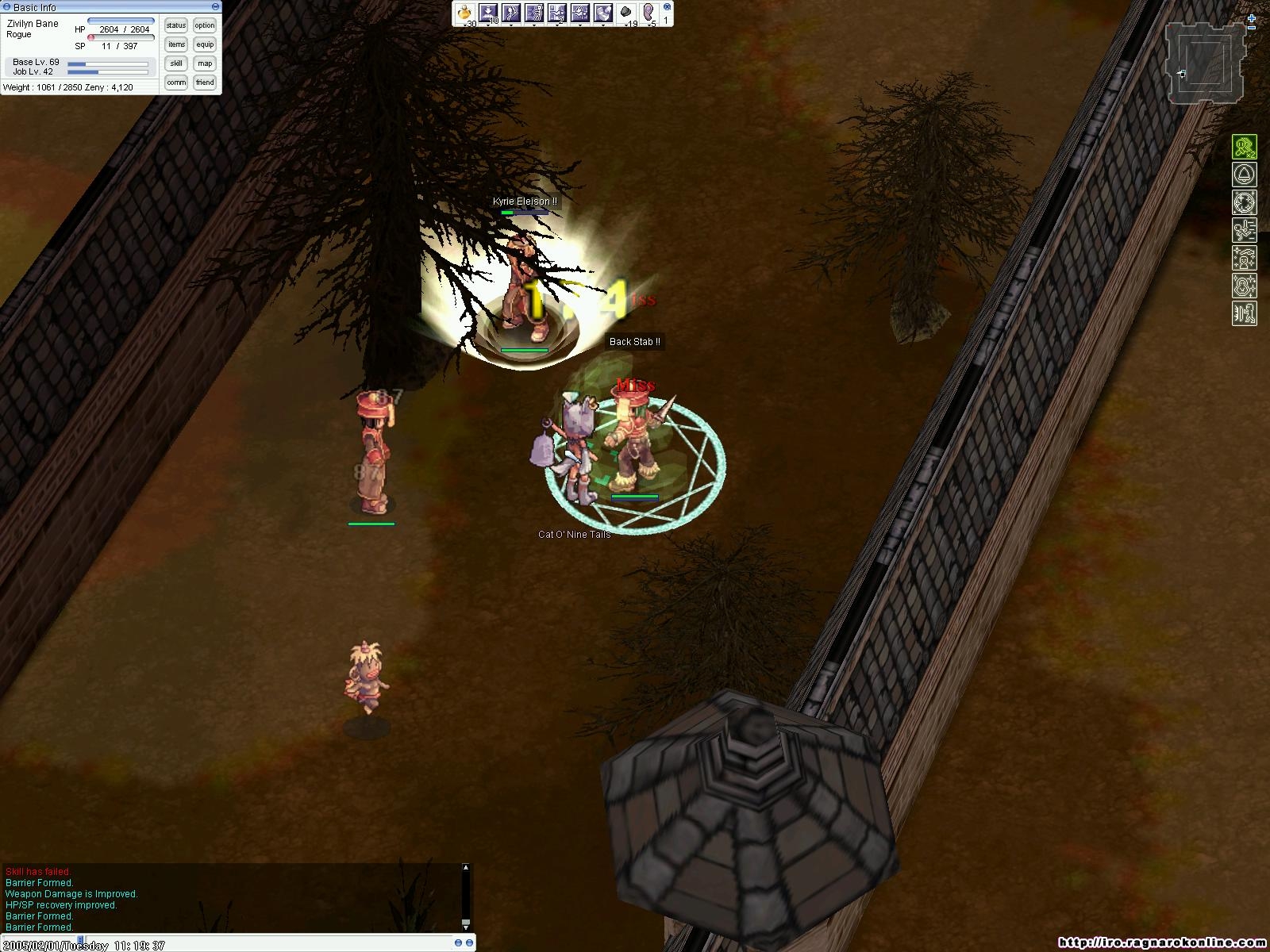The width and height of the screenshot is (1270, 952).
Task: Toggle the map button
Action: [x=205, y=63]
